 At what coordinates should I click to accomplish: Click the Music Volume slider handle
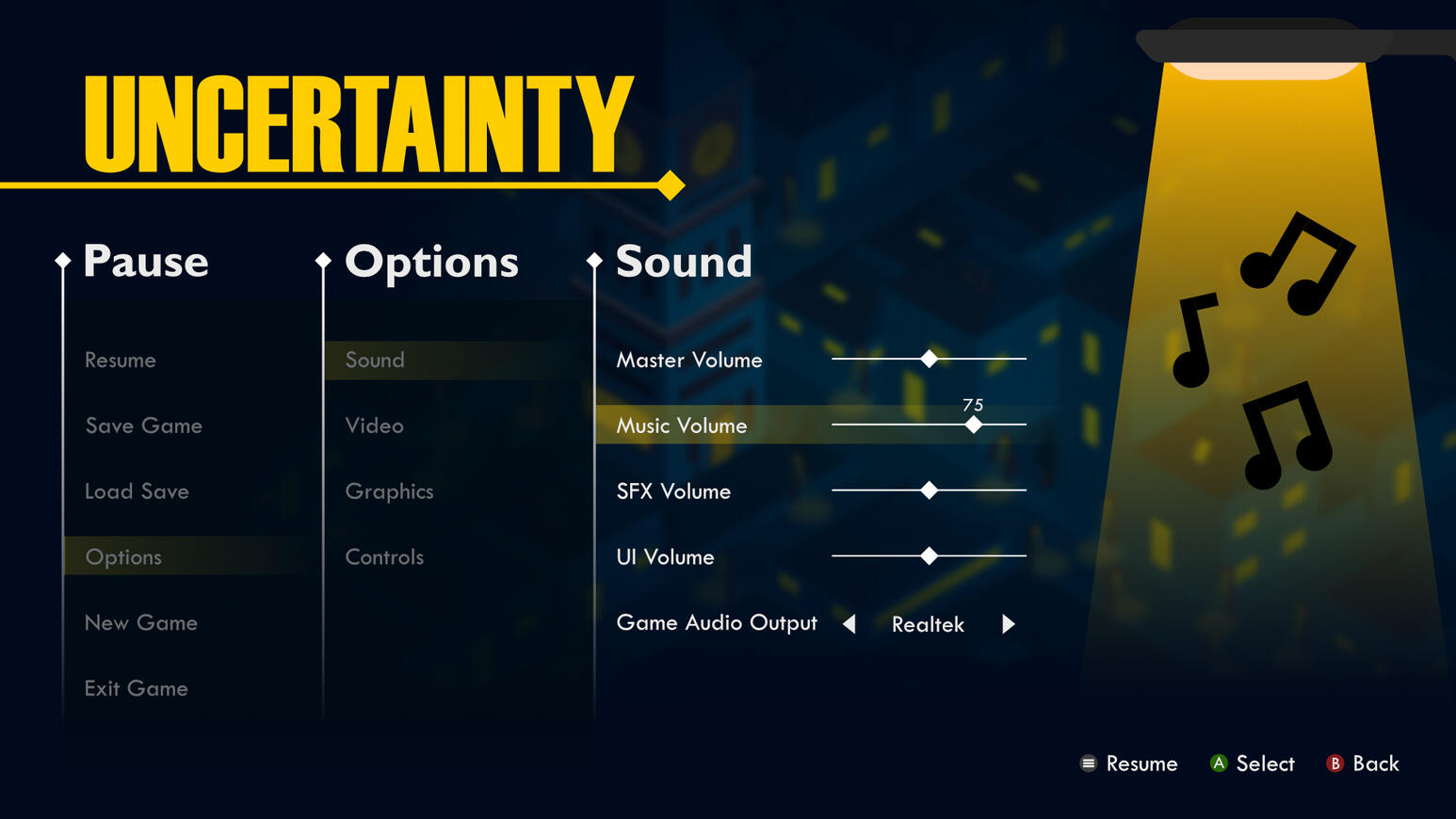pyautogui.click(x=974, y=425)
